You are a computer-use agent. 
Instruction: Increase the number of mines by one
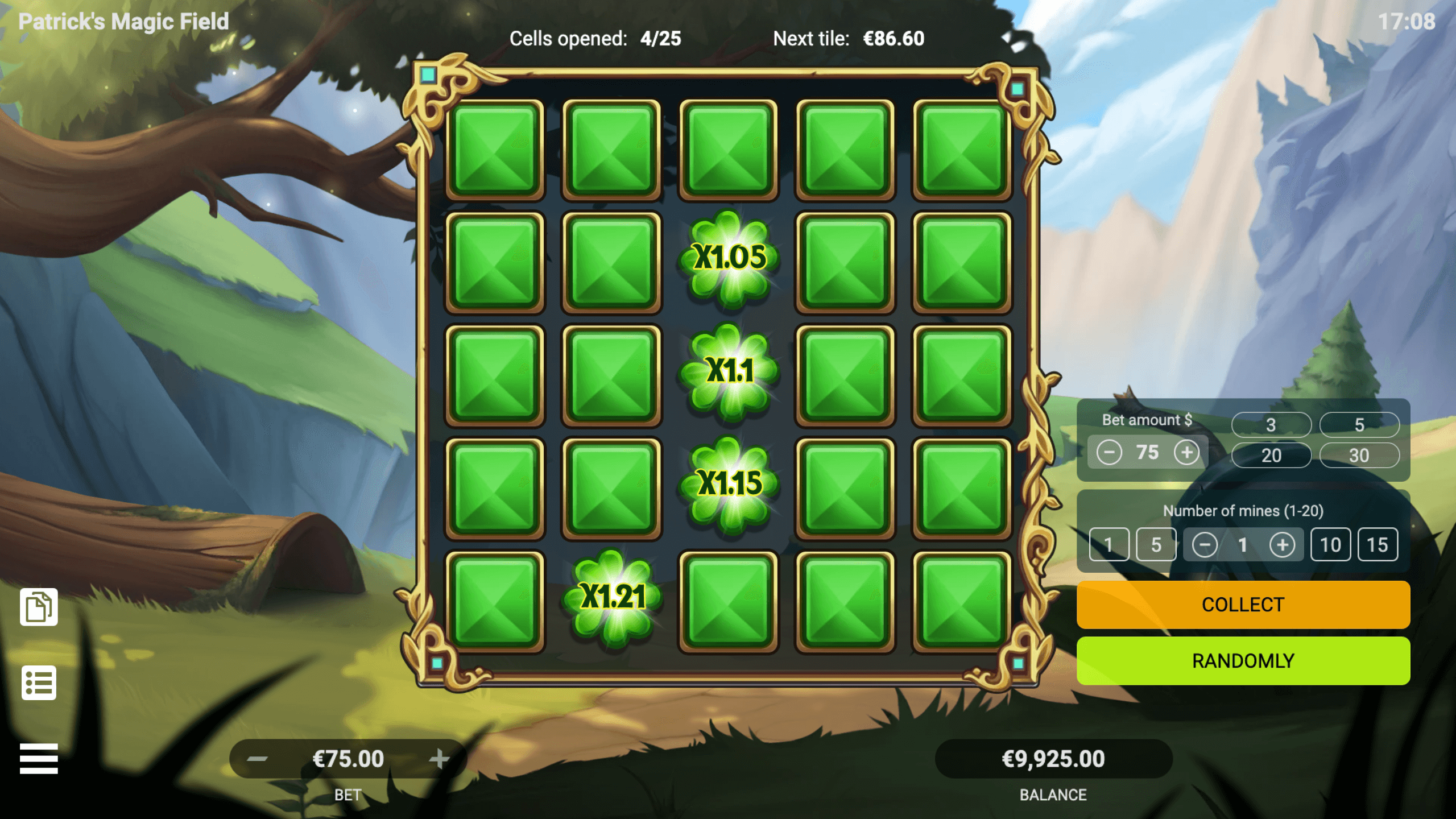tap(1282, 545)
